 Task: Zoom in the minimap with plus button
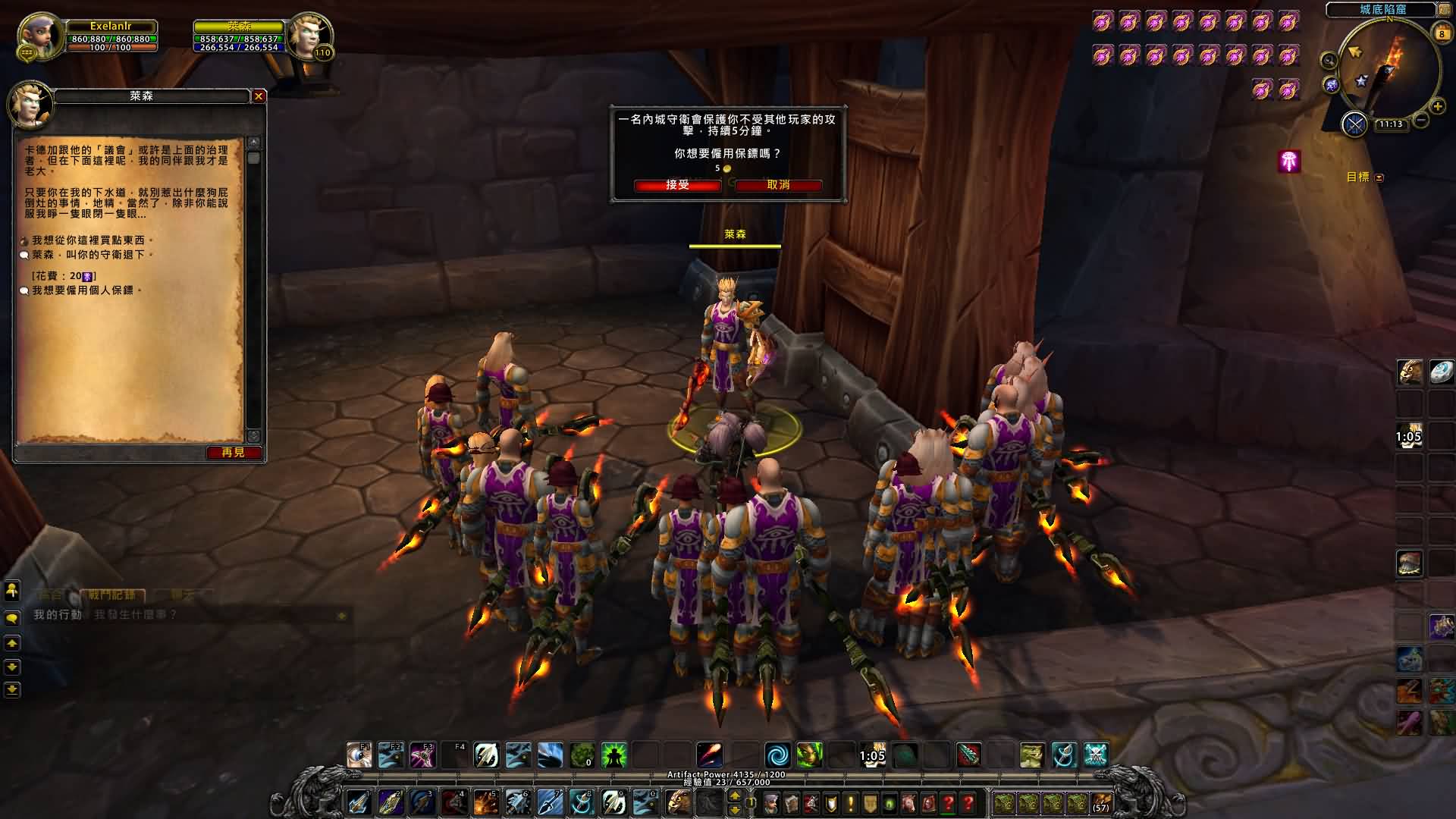click(1437, 107)
